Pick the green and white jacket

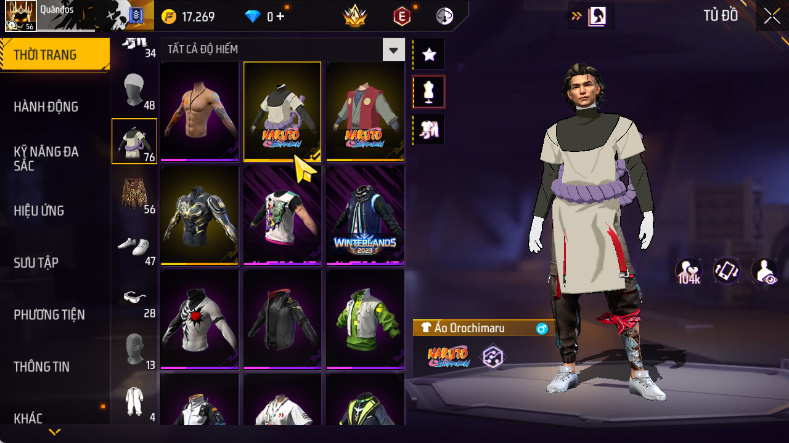tap(364, 316)
